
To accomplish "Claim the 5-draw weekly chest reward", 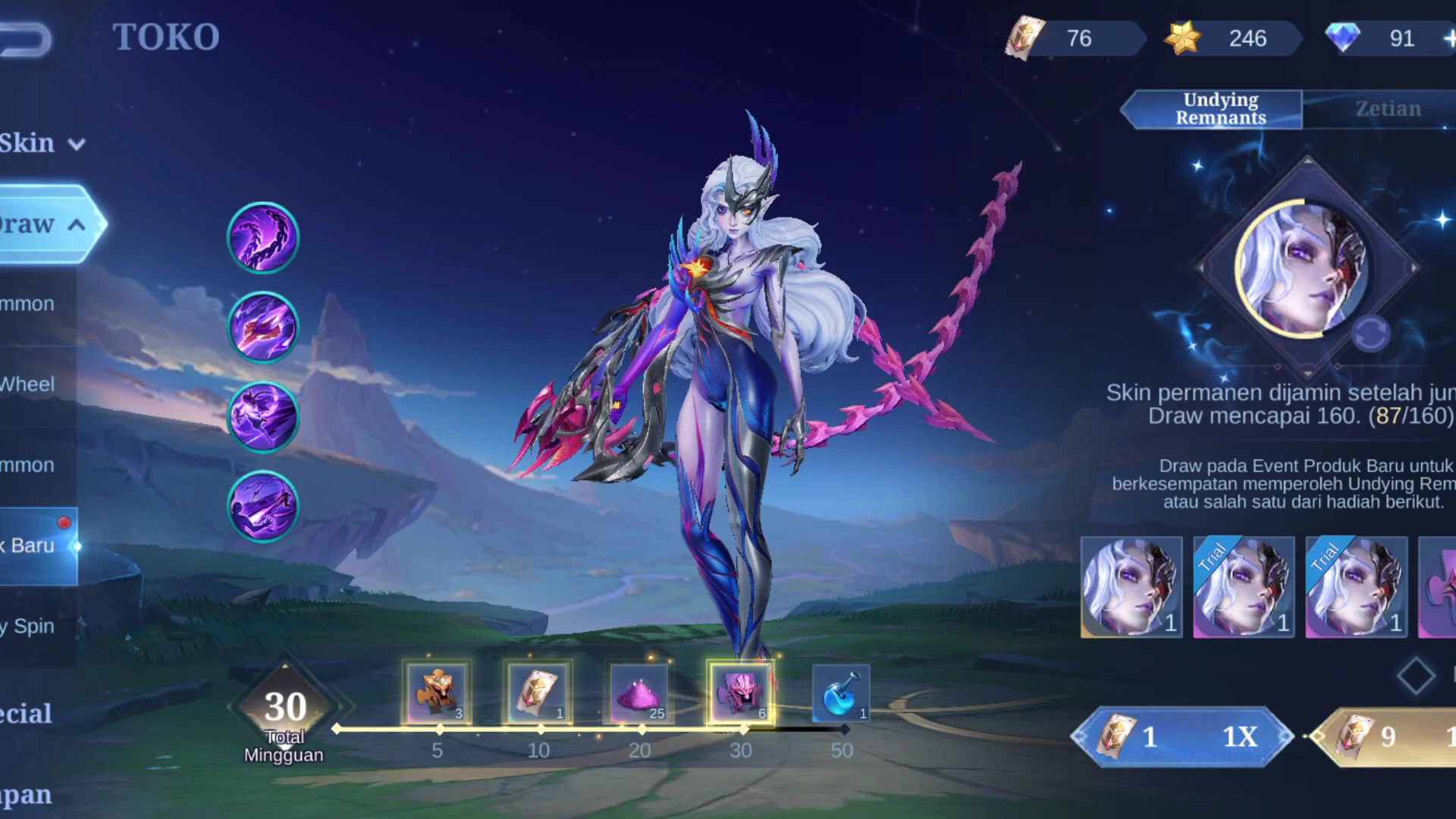I will 437,692.
